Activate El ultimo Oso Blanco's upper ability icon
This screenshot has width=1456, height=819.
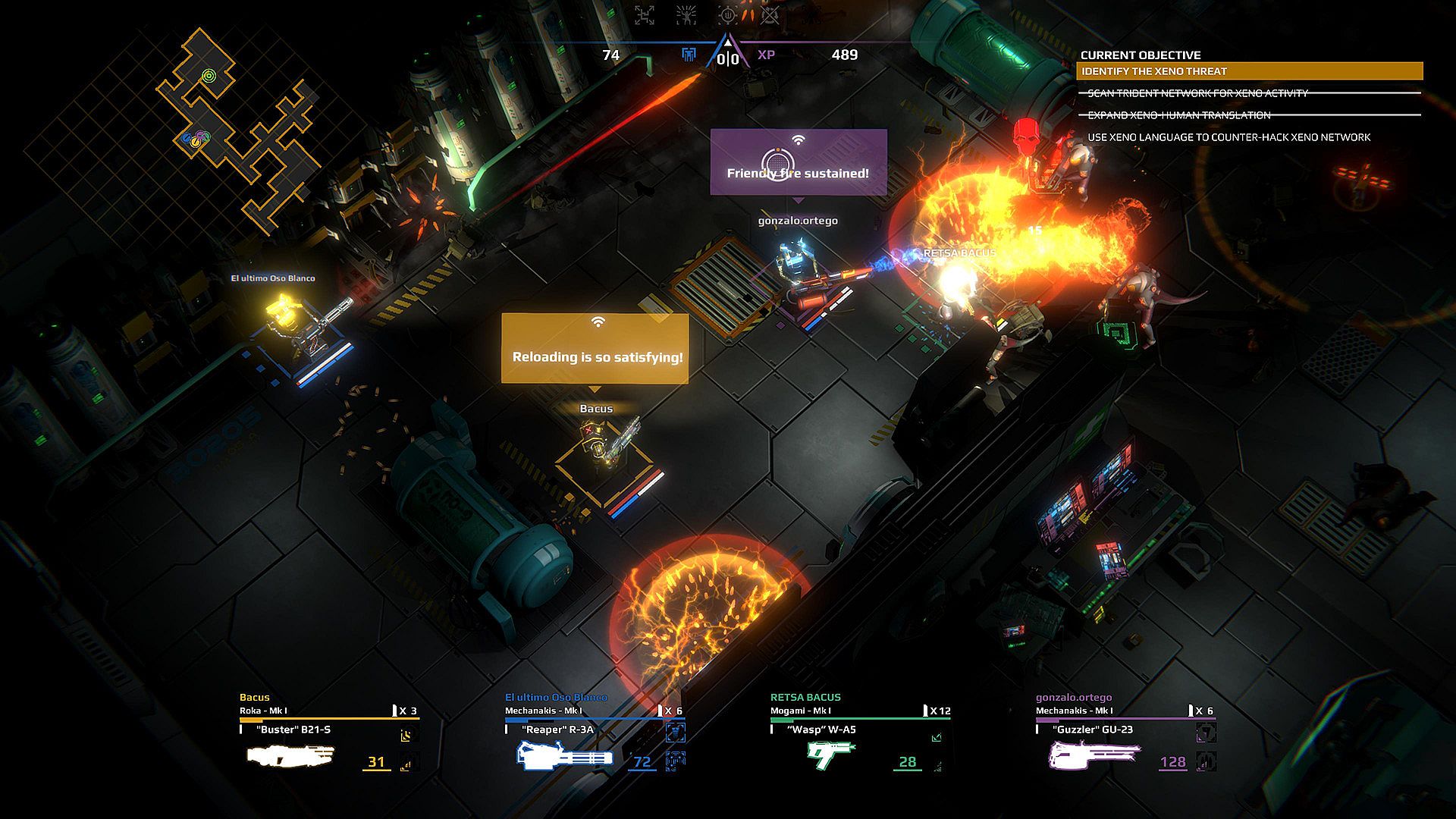[x=675, y=733]
